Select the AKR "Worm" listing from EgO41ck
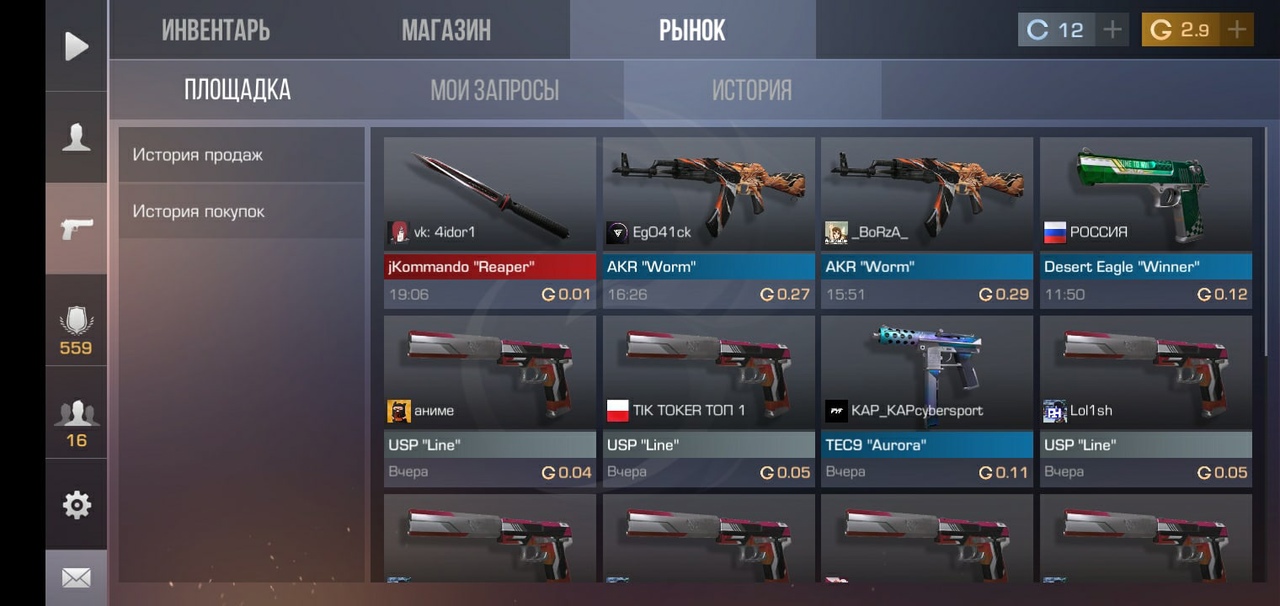The width and height of the screenshot is (1280, 606). coord(708,222)
